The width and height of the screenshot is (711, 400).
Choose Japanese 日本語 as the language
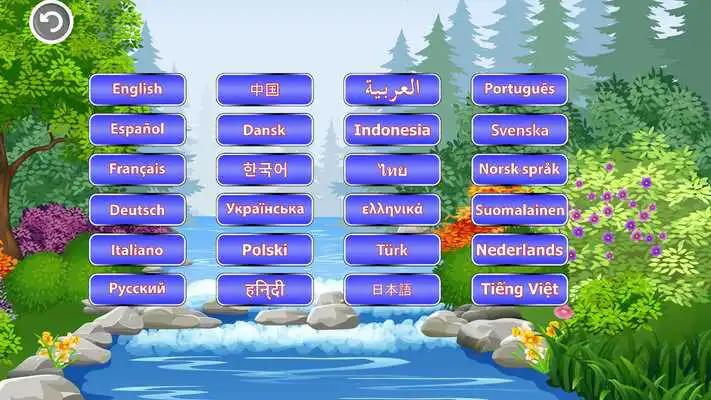tap(392, 290)
